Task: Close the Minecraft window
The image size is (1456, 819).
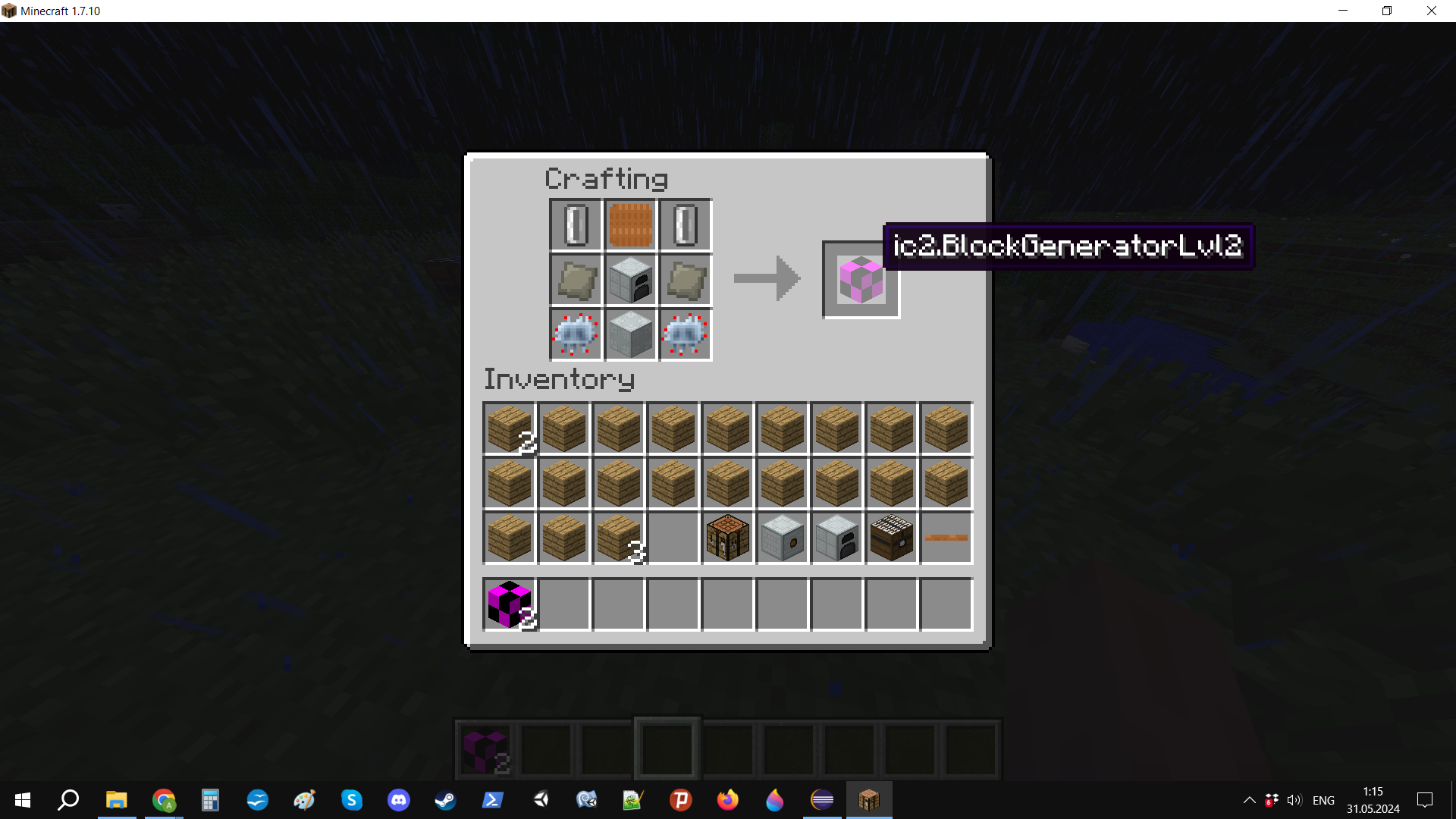Action: pyautogui.click(x=1431, y=11)
